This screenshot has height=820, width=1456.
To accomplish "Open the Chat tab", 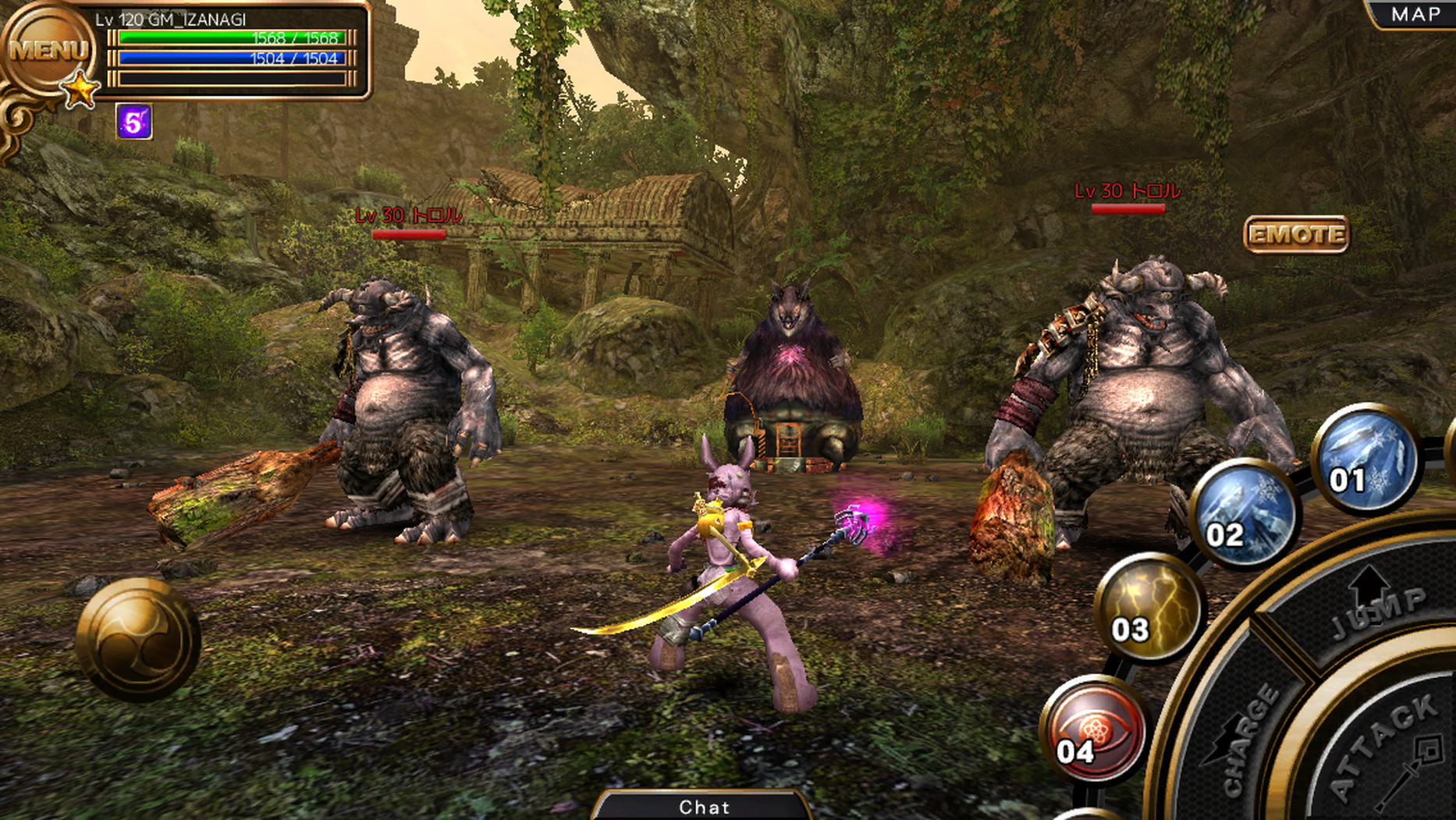I will coord(704,807).
